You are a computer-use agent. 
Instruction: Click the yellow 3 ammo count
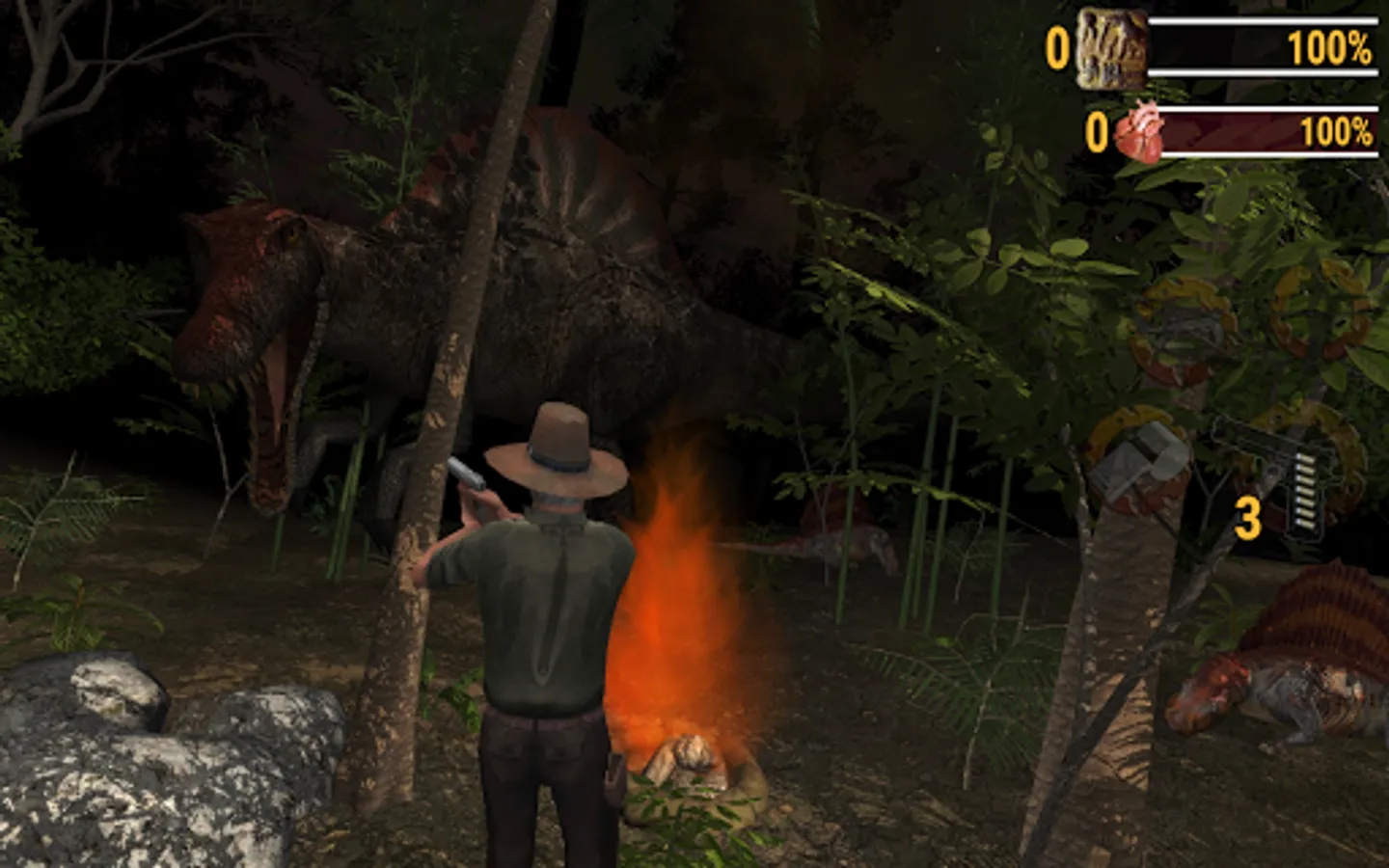pos(1248,518)
